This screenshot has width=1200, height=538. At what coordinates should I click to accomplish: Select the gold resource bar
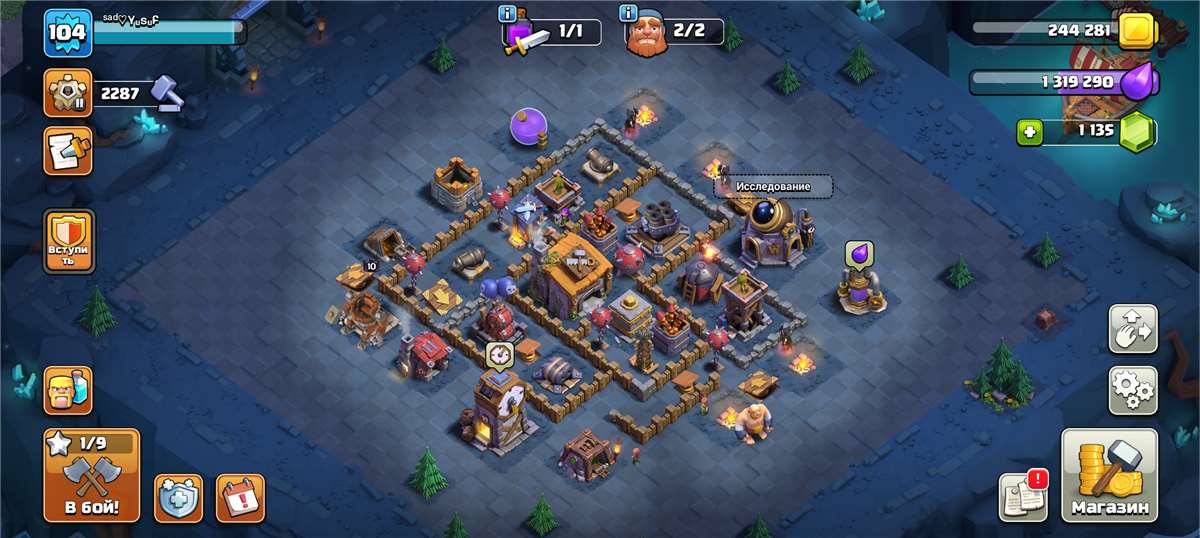pyautogui.click(x=1060, y=30)
